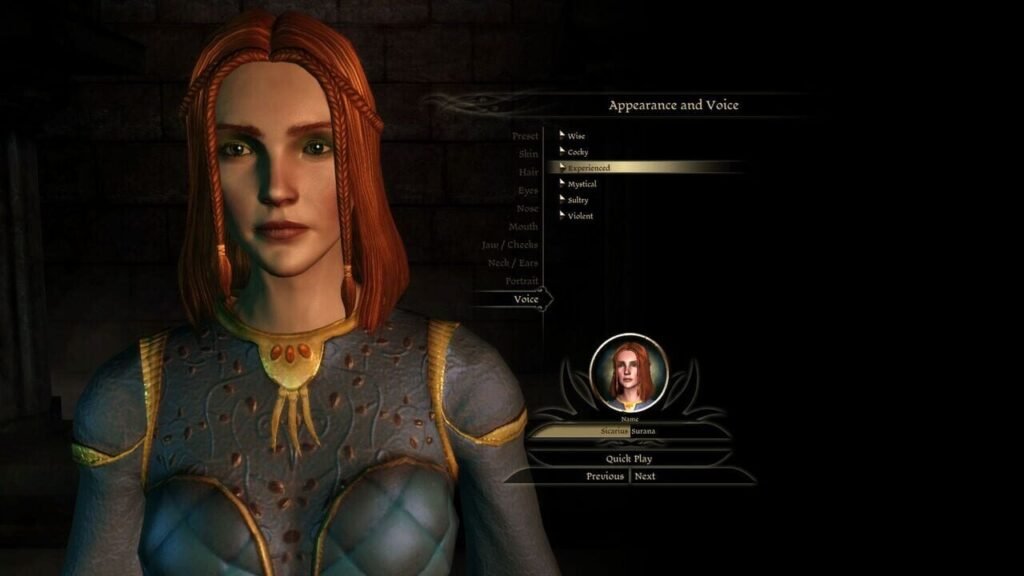Select the Voice section tab

coord(525,298)
